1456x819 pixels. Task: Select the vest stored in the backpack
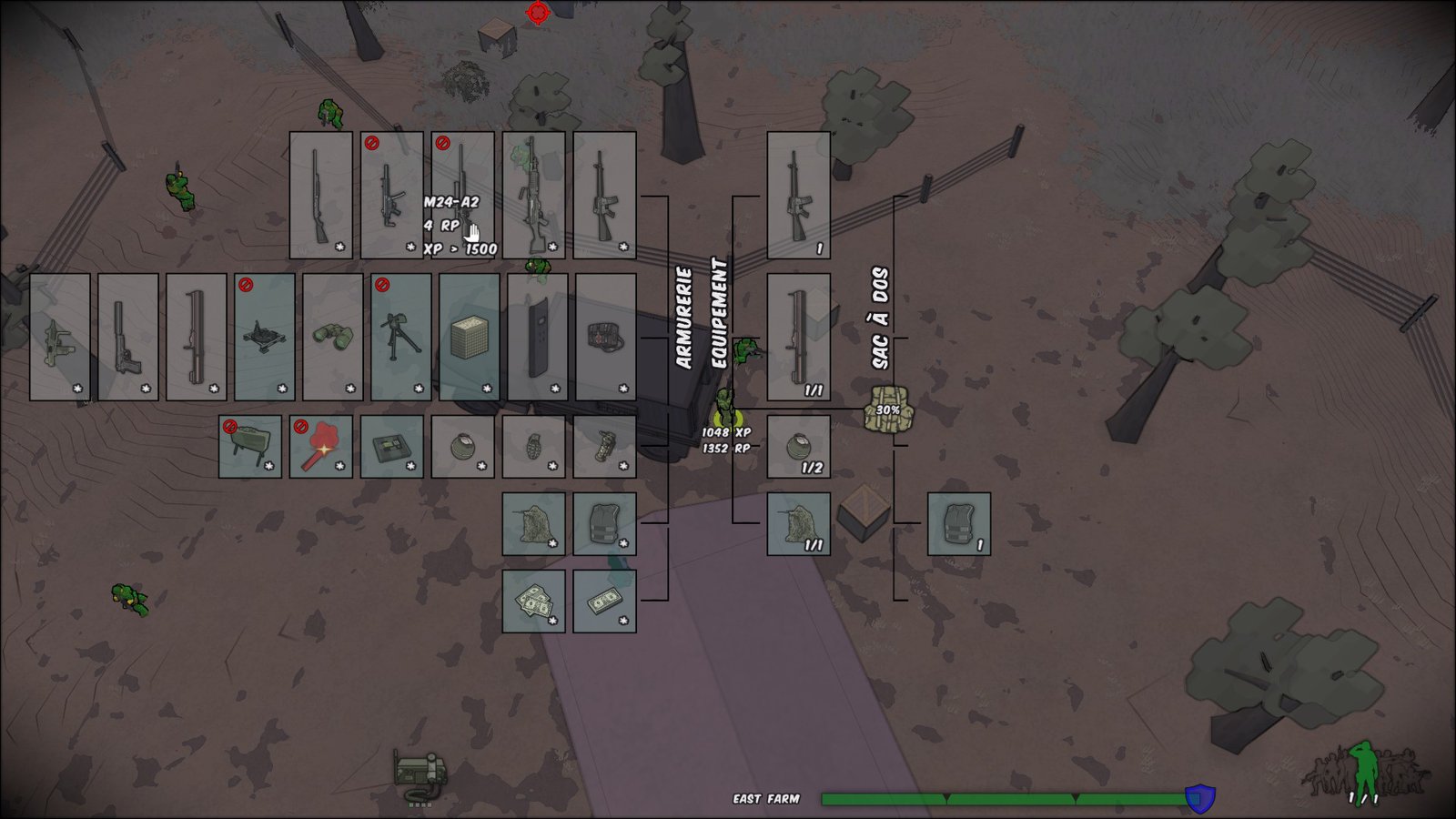coord(958,523)
